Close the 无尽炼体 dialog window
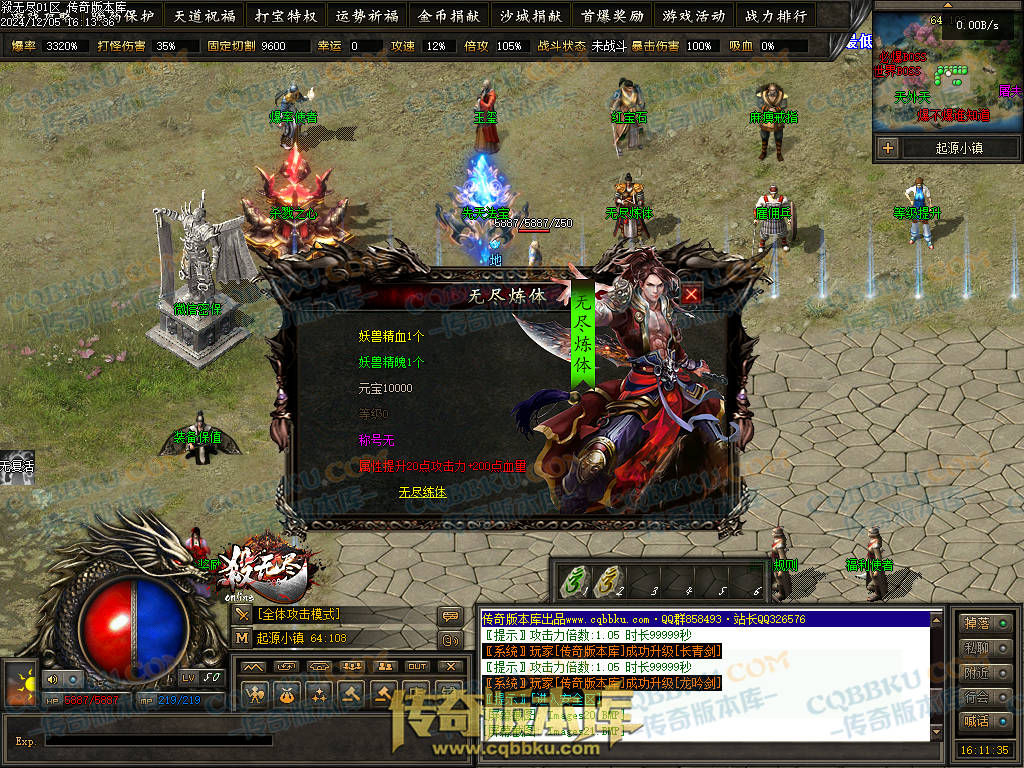The height and width of the screenshot is (768, 1024). (691, 294)
